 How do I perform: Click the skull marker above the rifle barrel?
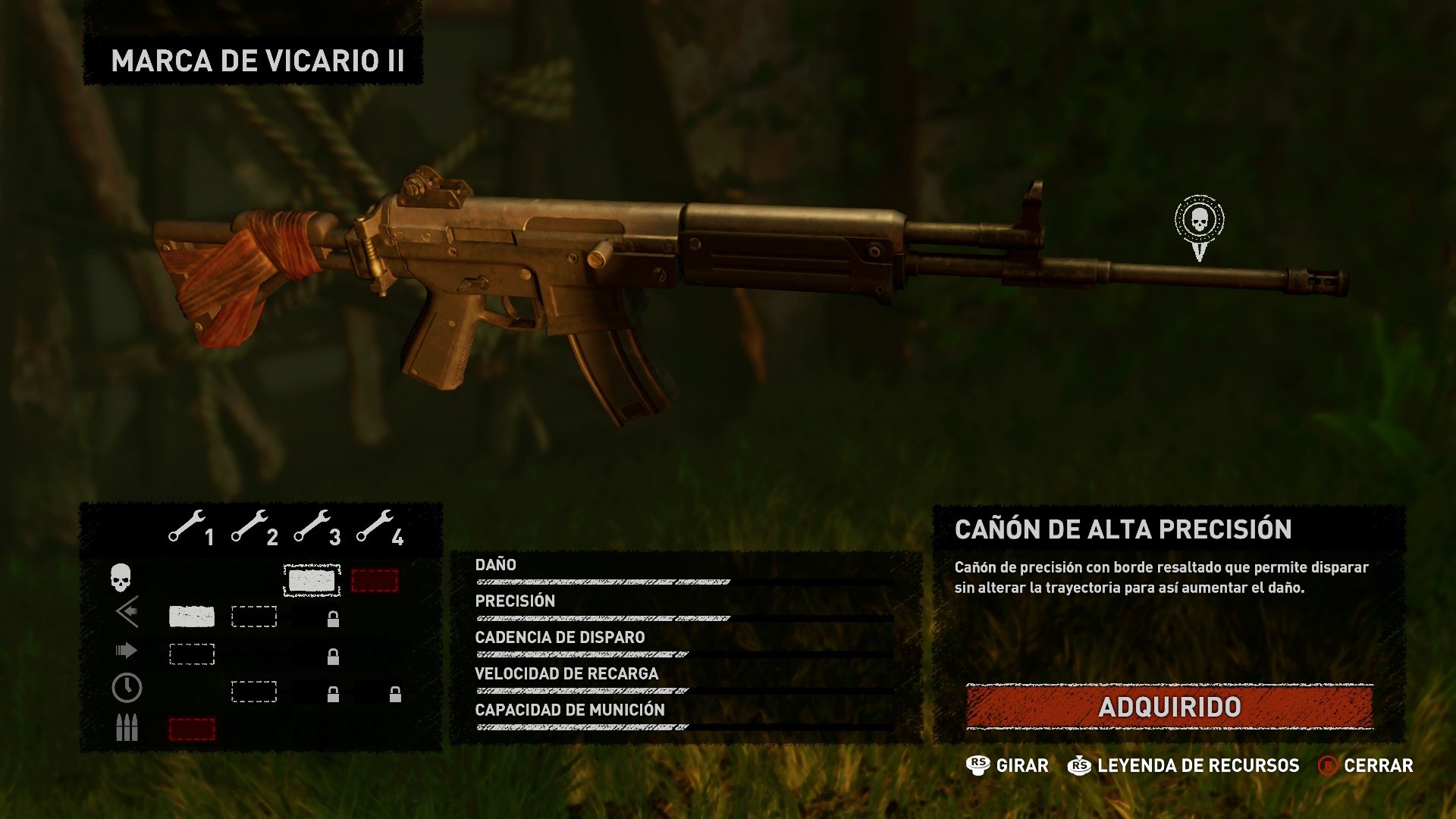click(1199, 222)
